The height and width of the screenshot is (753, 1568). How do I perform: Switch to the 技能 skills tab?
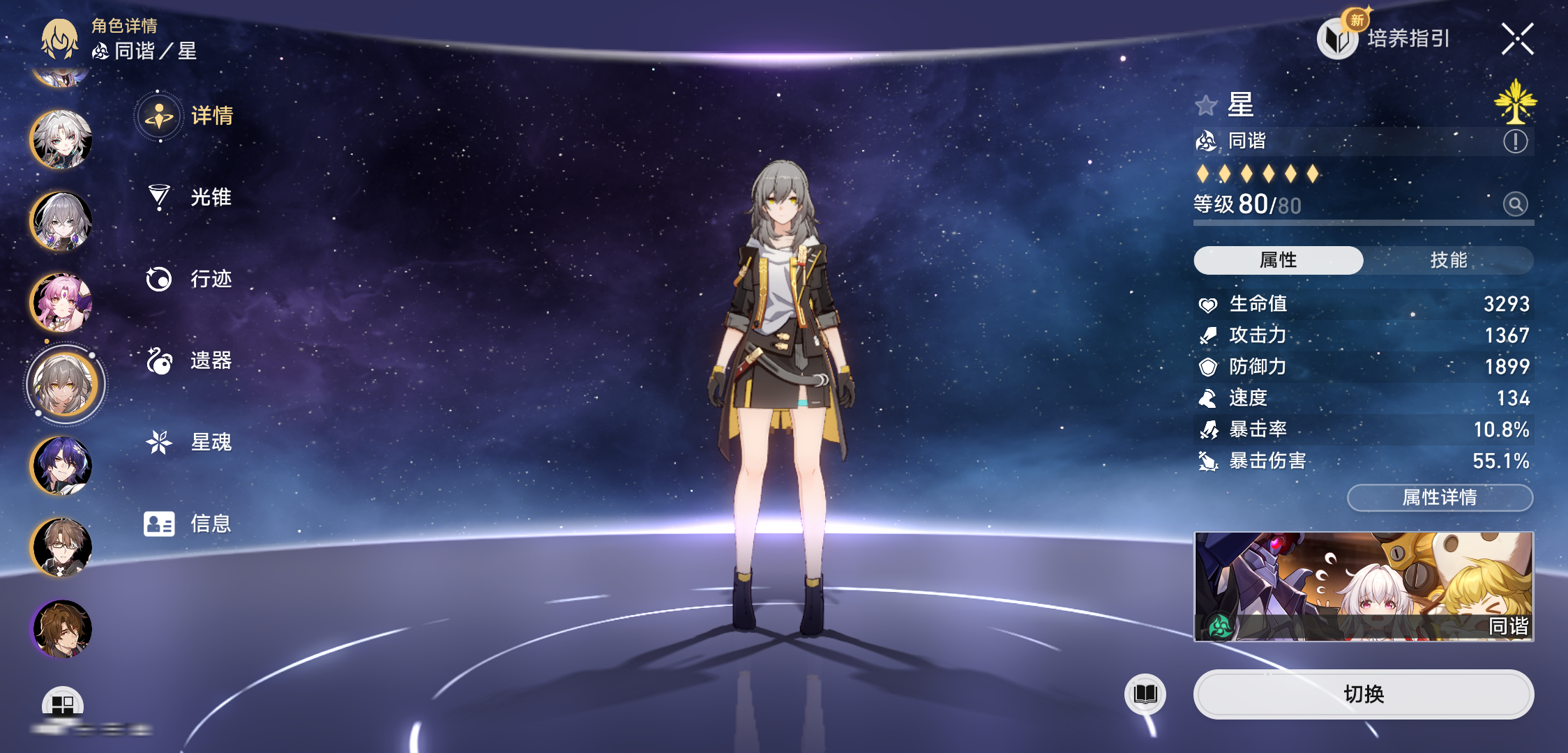click(x=1448, y=260)
